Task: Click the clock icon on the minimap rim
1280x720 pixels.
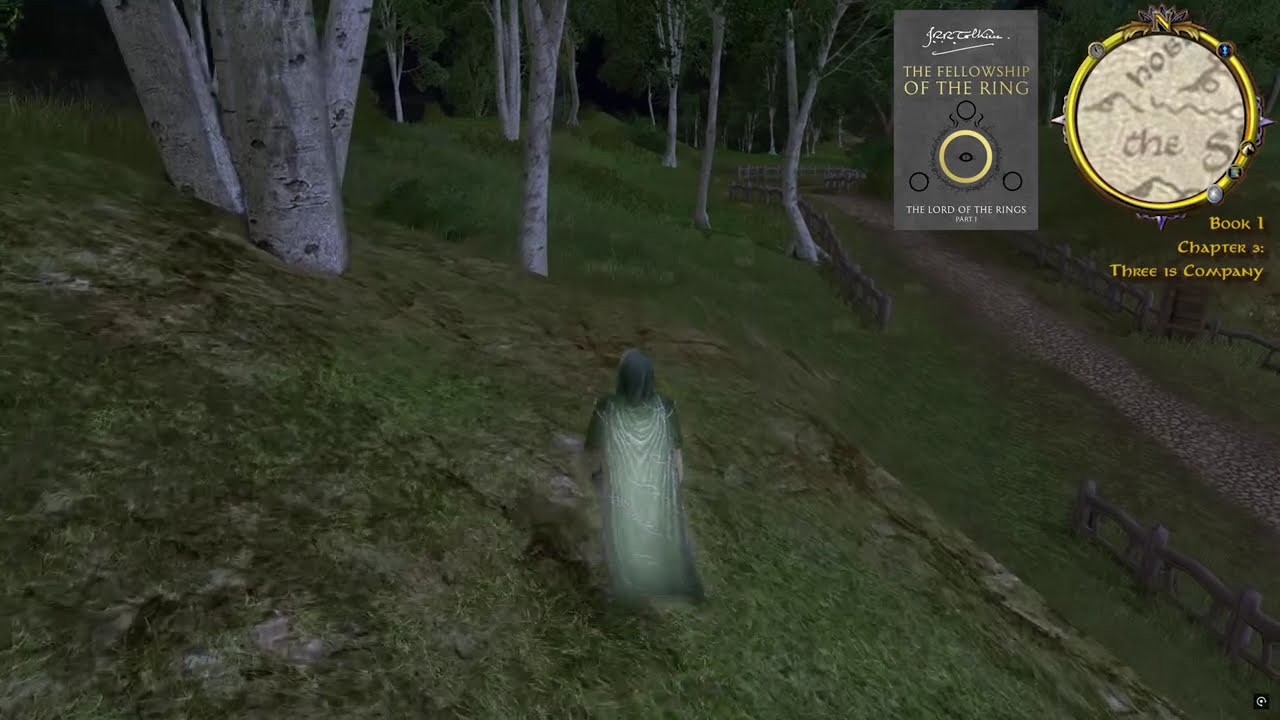Action: [x=1095, y=50]
